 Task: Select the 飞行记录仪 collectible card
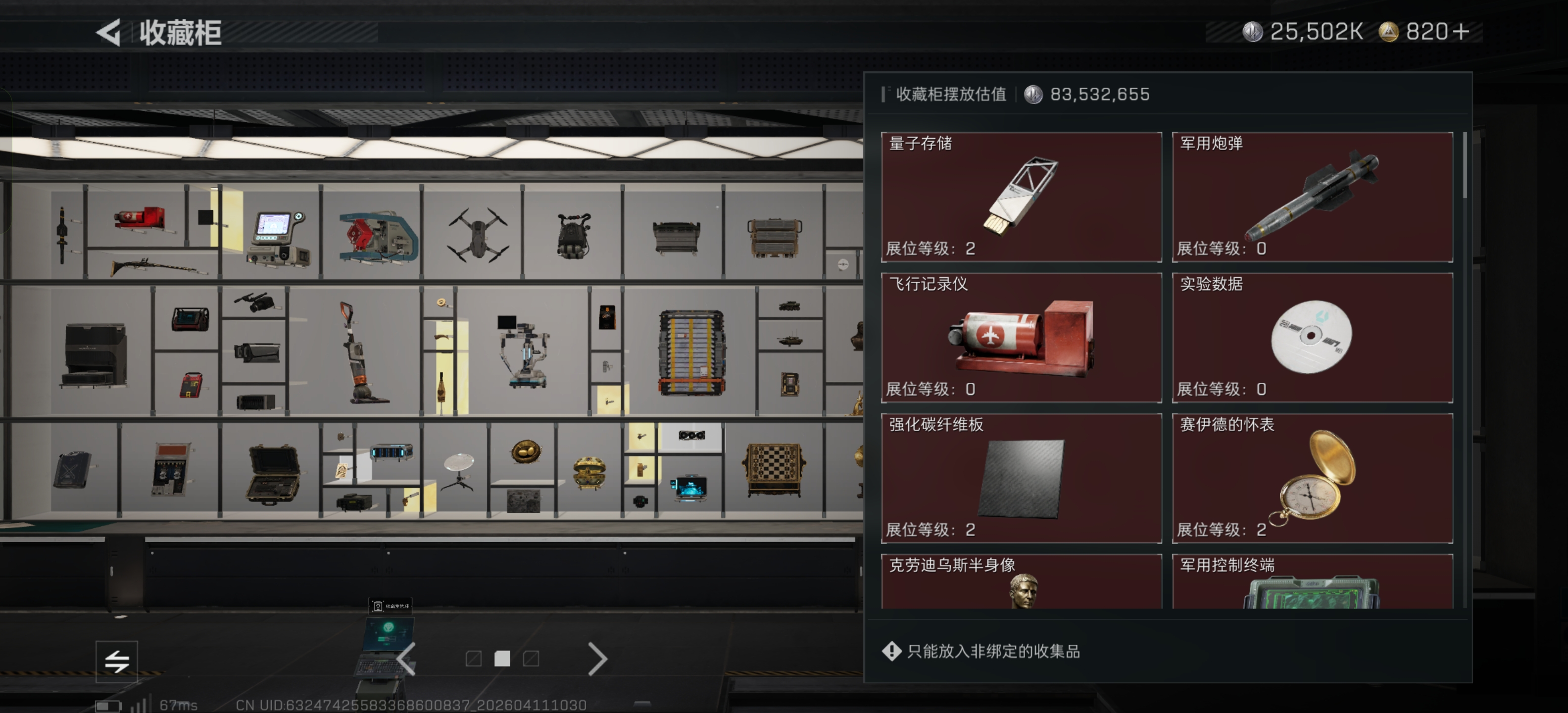(x=1020, y=338)
